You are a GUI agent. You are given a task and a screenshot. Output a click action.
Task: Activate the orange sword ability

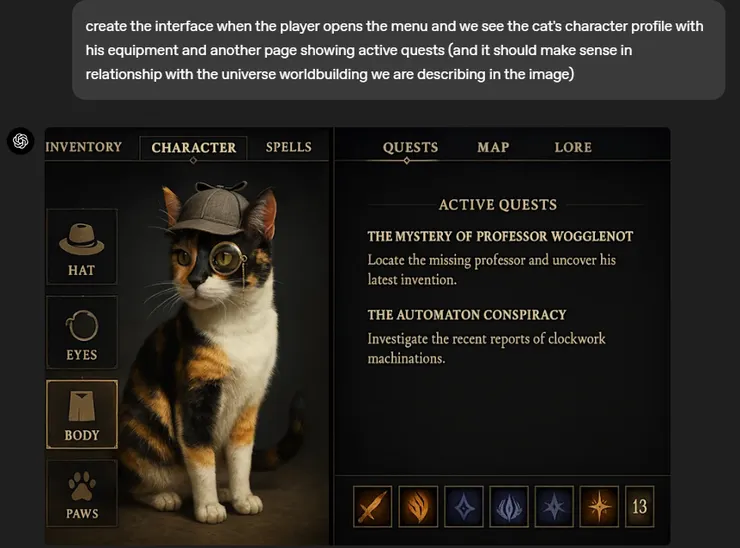click(x=372, y=506)
